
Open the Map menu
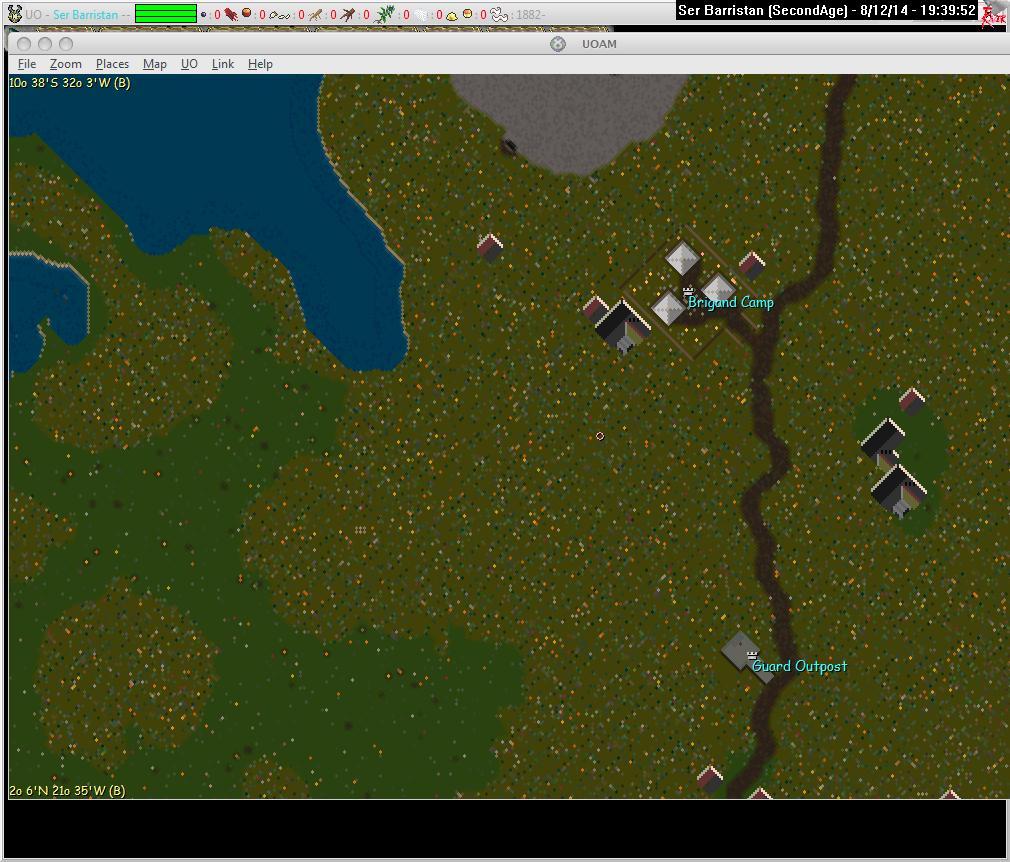tap(155, 64)
